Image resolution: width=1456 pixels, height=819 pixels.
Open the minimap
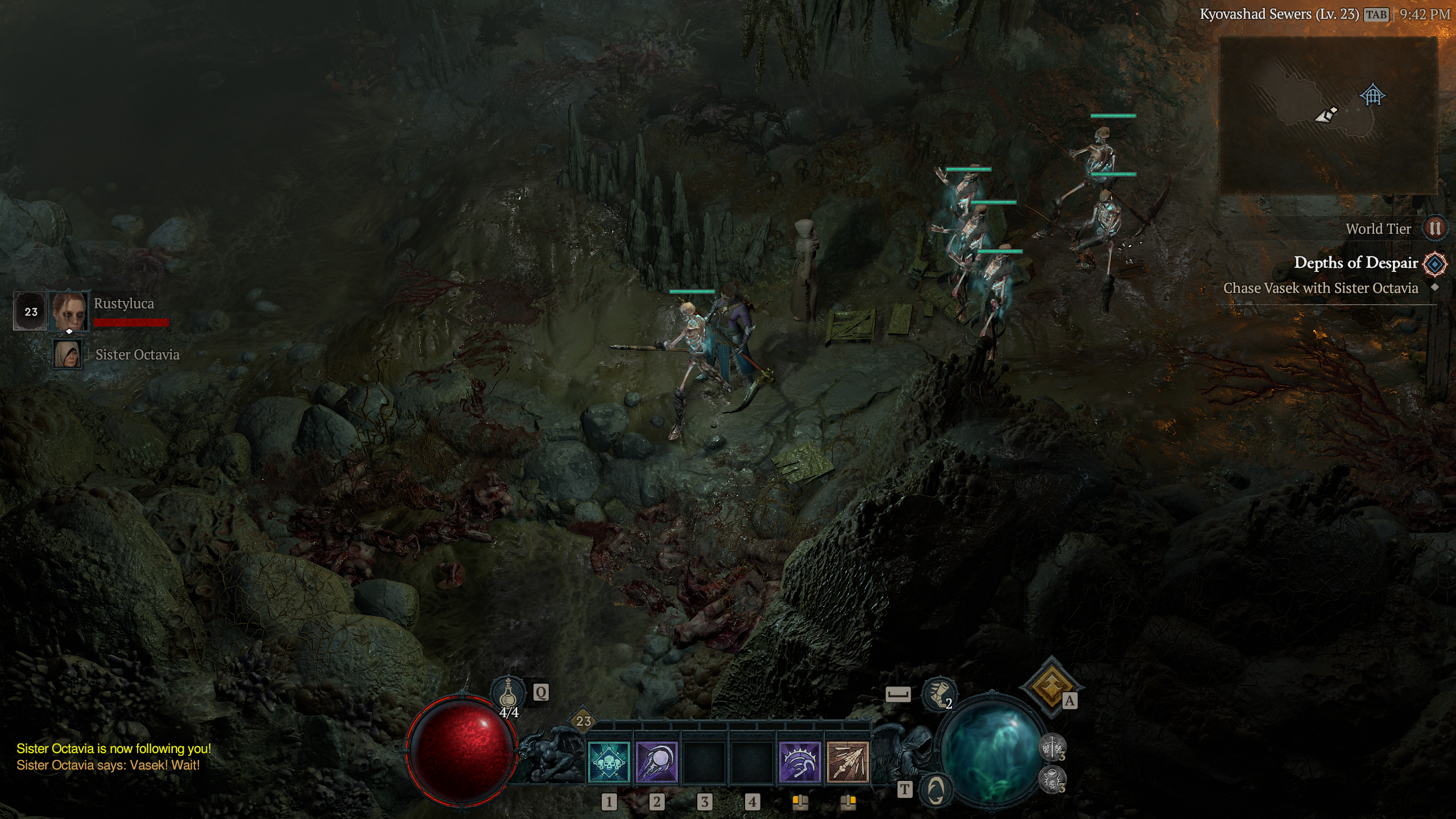point(1329,116)
